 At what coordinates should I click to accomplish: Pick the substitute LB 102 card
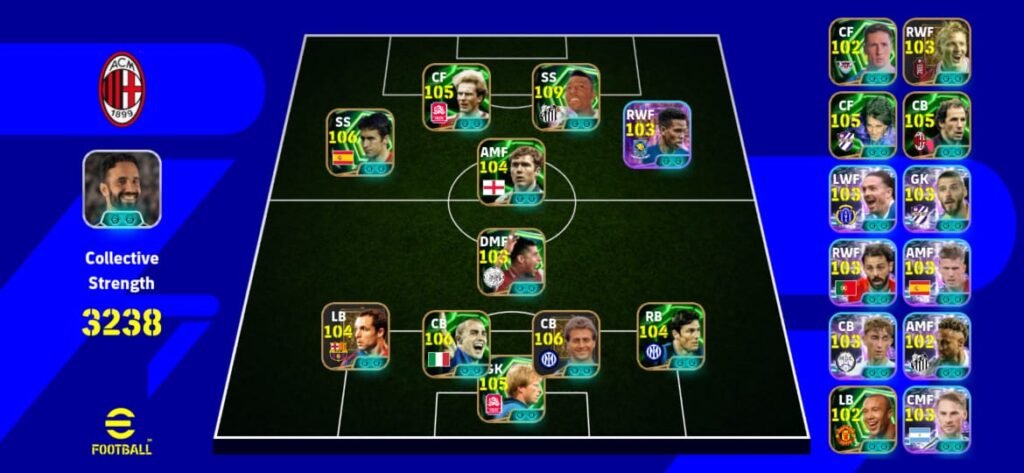[x=862, y=419]
